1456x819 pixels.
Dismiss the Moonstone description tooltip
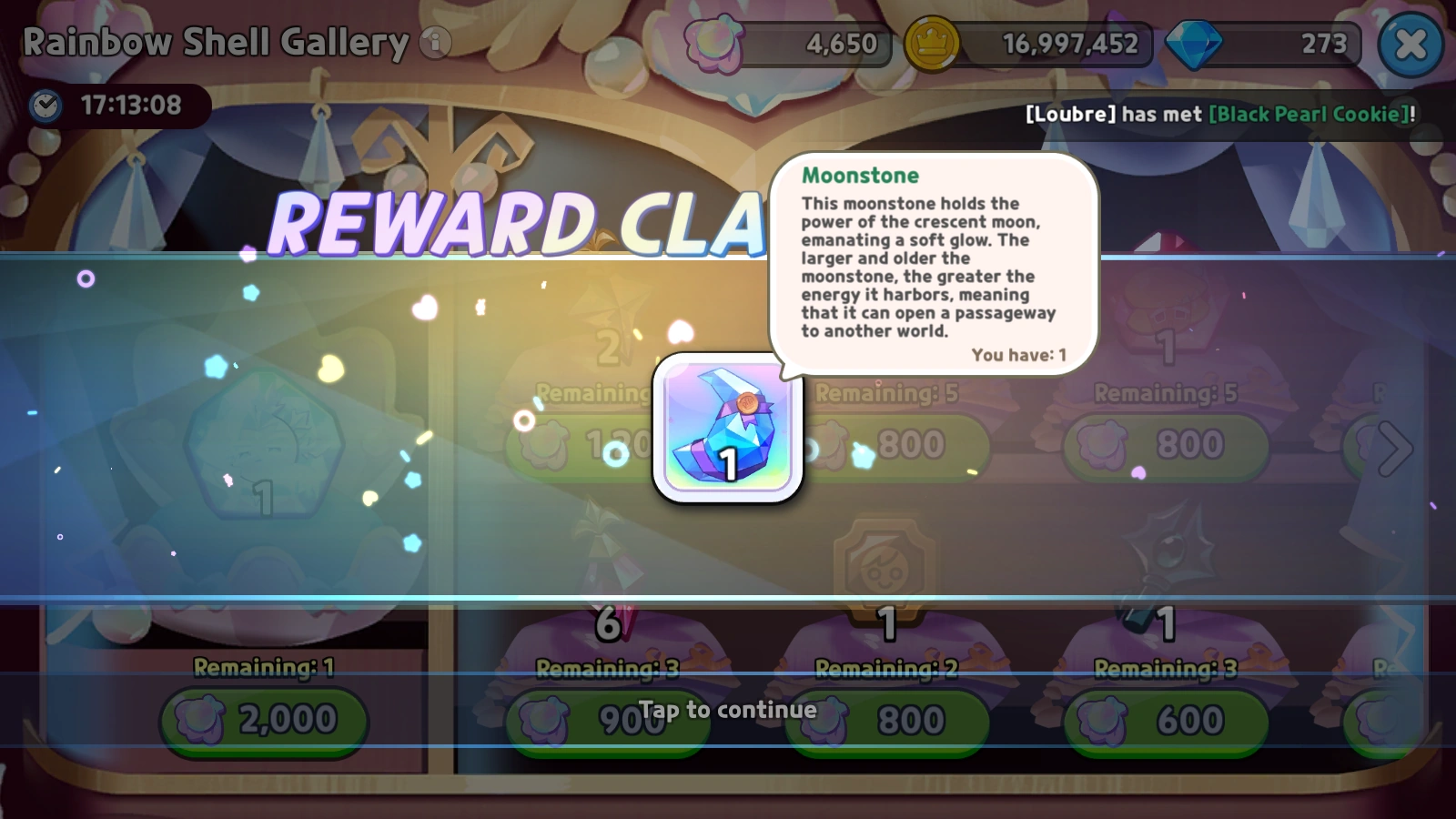937,264
